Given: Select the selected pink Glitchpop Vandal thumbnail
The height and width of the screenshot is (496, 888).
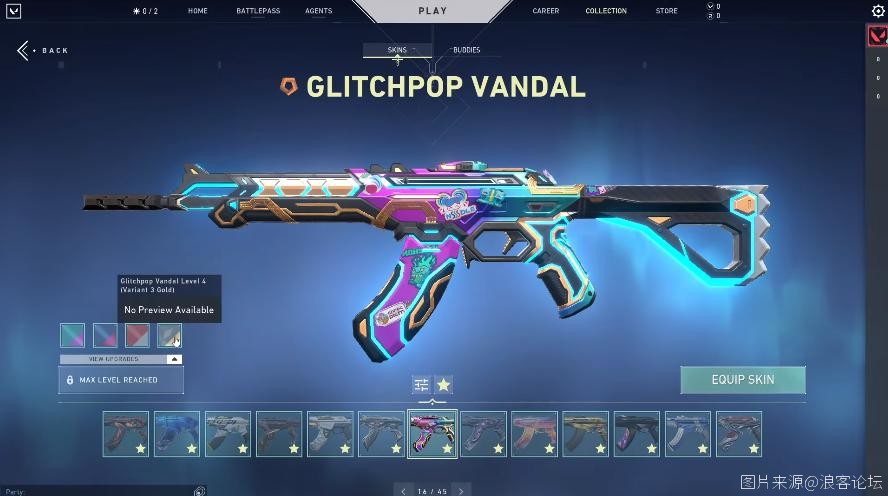Looking at the screenshot, I should click(432, 434).
